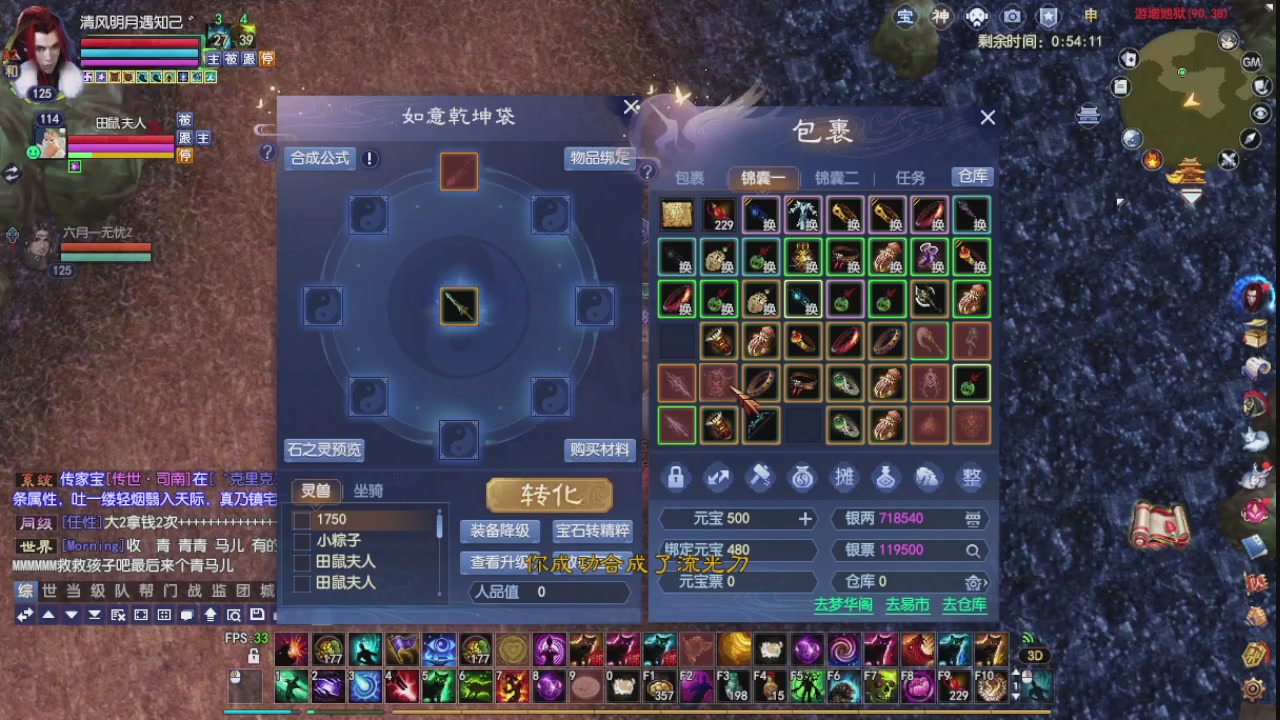This screenshot has width=1280, height=720.
Task: Select the lock items icon in the bag panel
Action: pos(675,478)
